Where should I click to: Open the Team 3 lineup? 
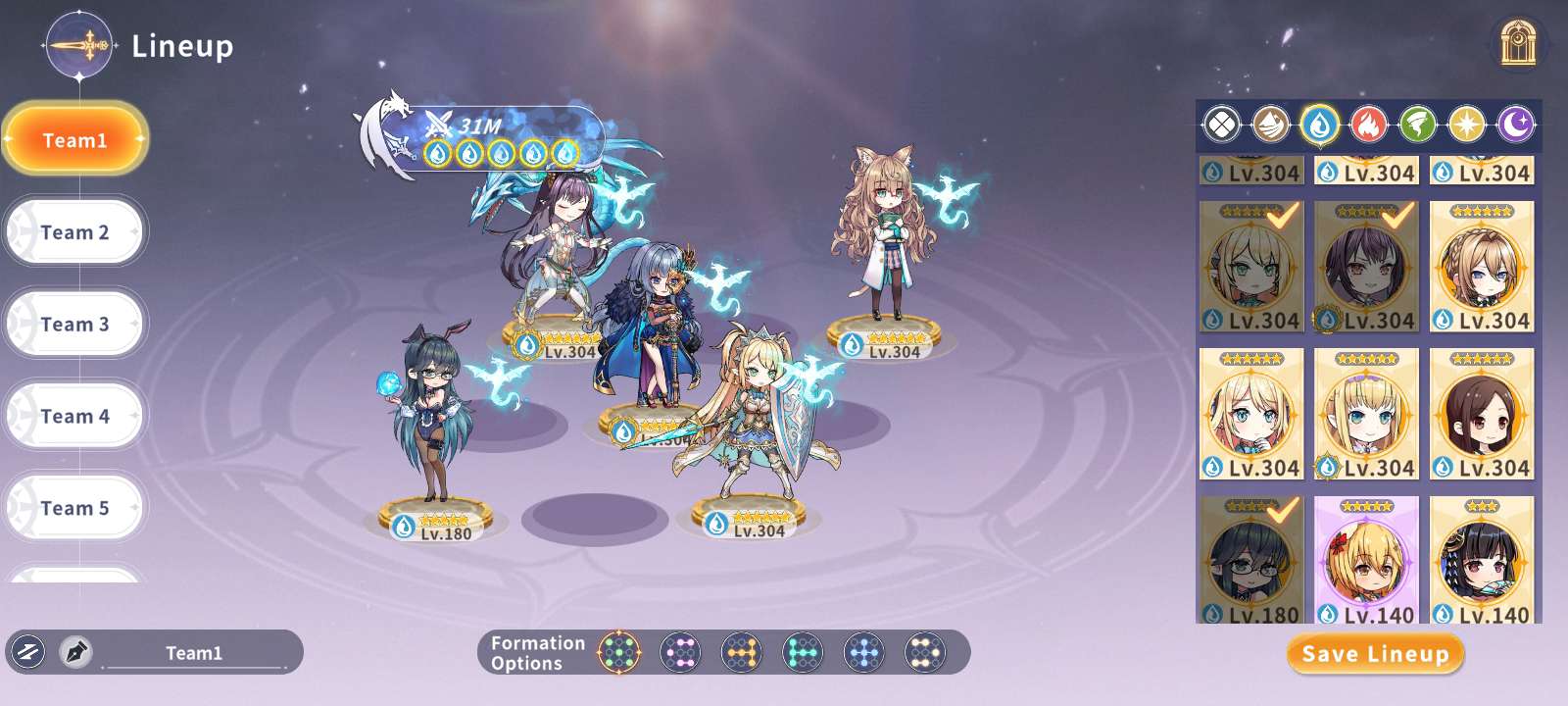(74, 325)
